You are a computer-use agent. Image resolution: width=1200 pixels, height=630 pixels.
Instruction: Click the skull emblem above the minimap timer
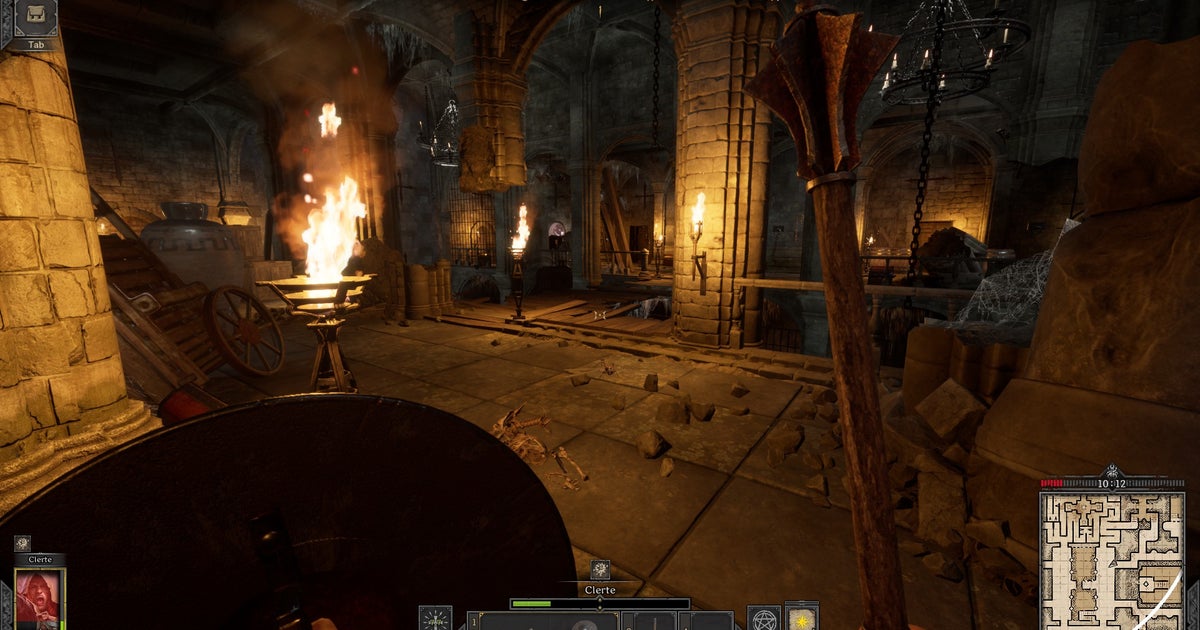coord(1111,470)
